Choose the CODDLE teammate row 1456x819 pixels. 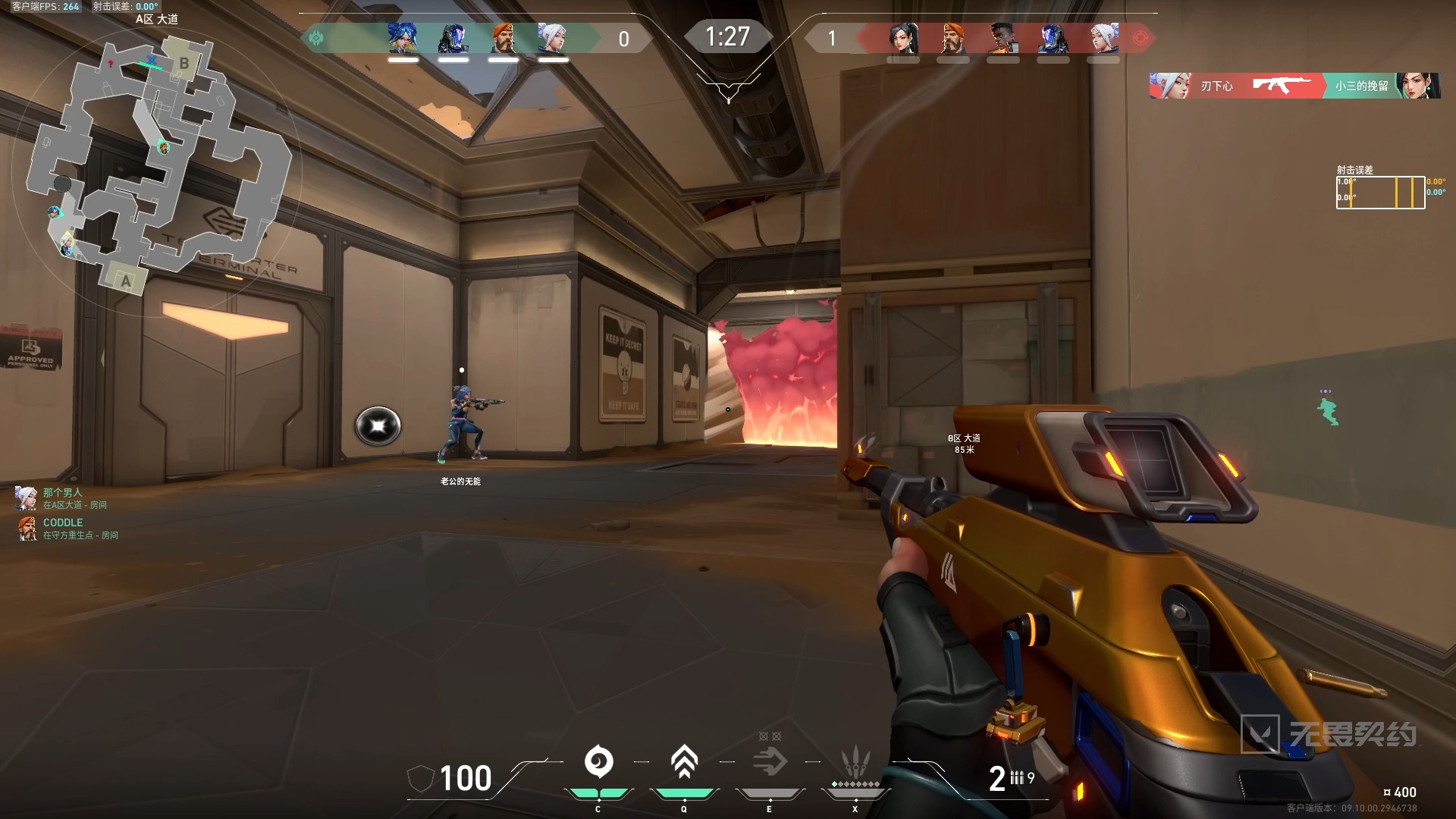67,529
